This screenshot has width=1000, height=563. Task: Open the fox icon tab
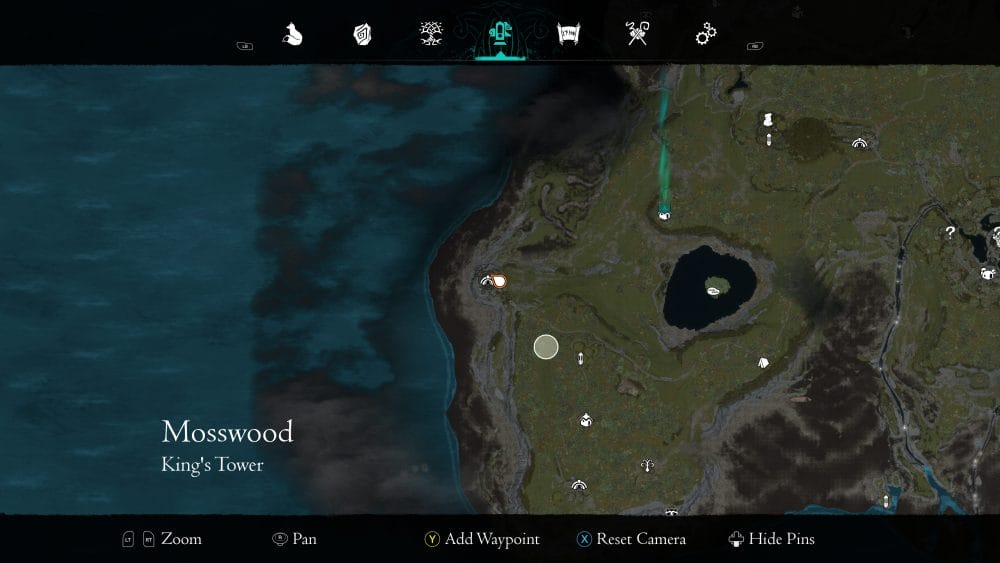[x=292, y=35]
